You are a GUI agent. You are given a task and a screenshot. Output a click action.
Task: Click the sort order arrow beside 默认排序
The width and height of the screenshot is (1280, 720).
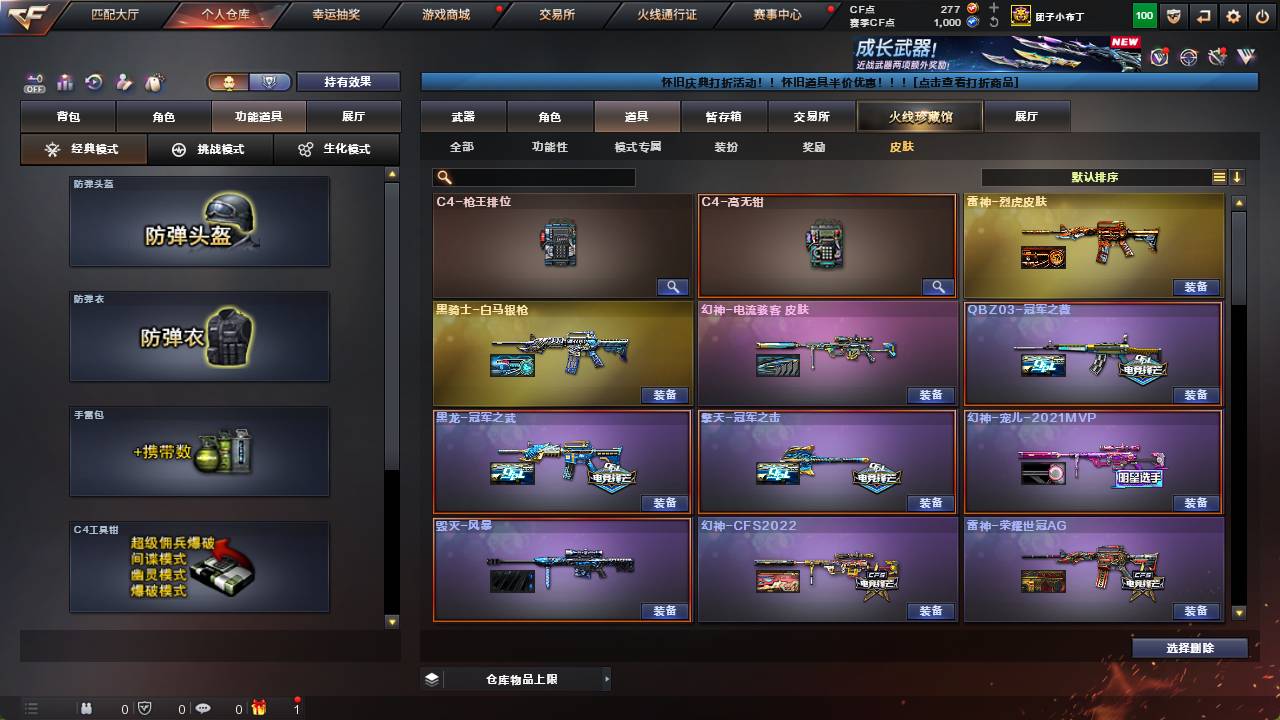[1237, 177]
